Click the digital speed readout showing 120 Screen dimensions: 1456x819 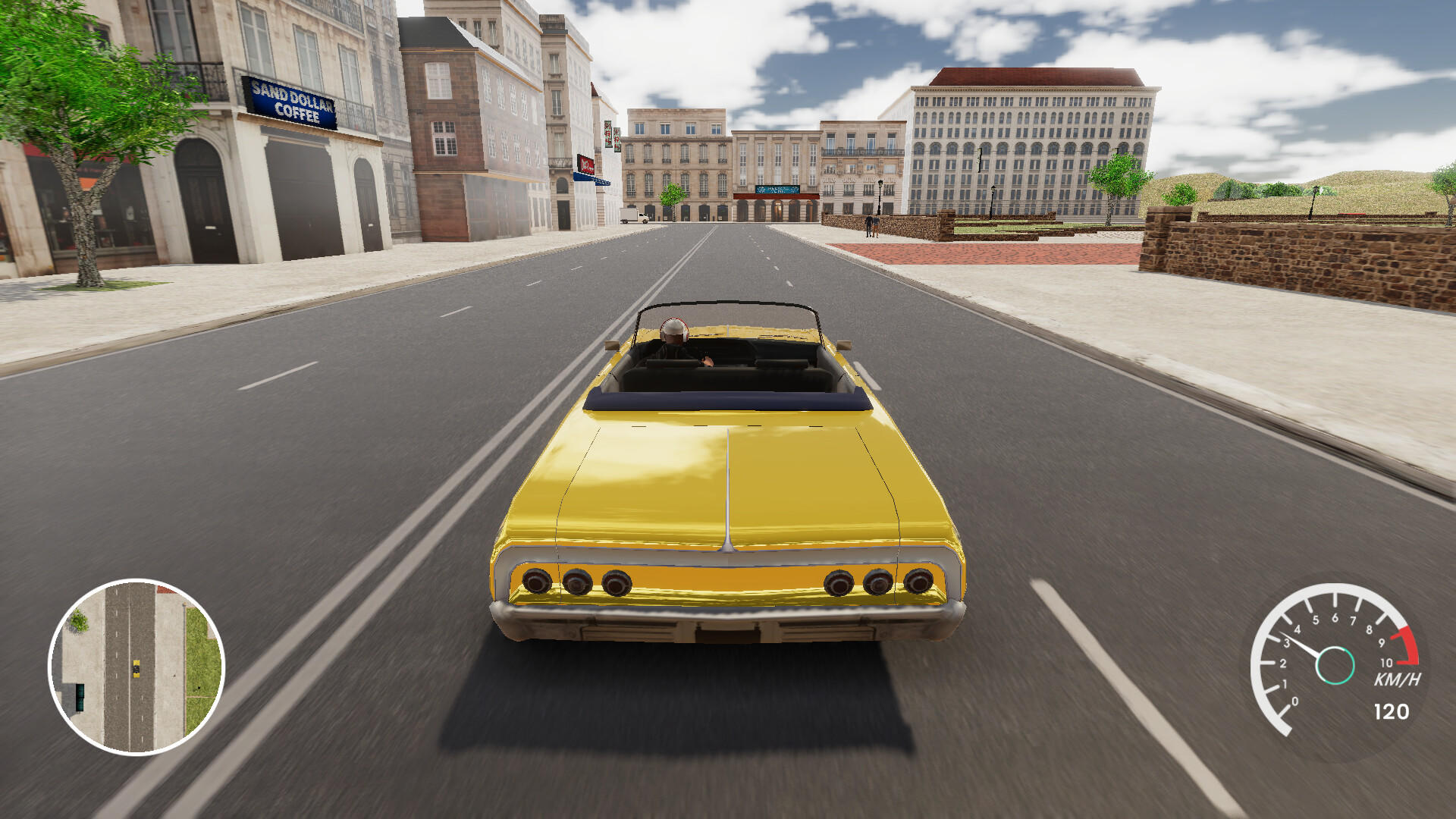(x=1392, y=711)
